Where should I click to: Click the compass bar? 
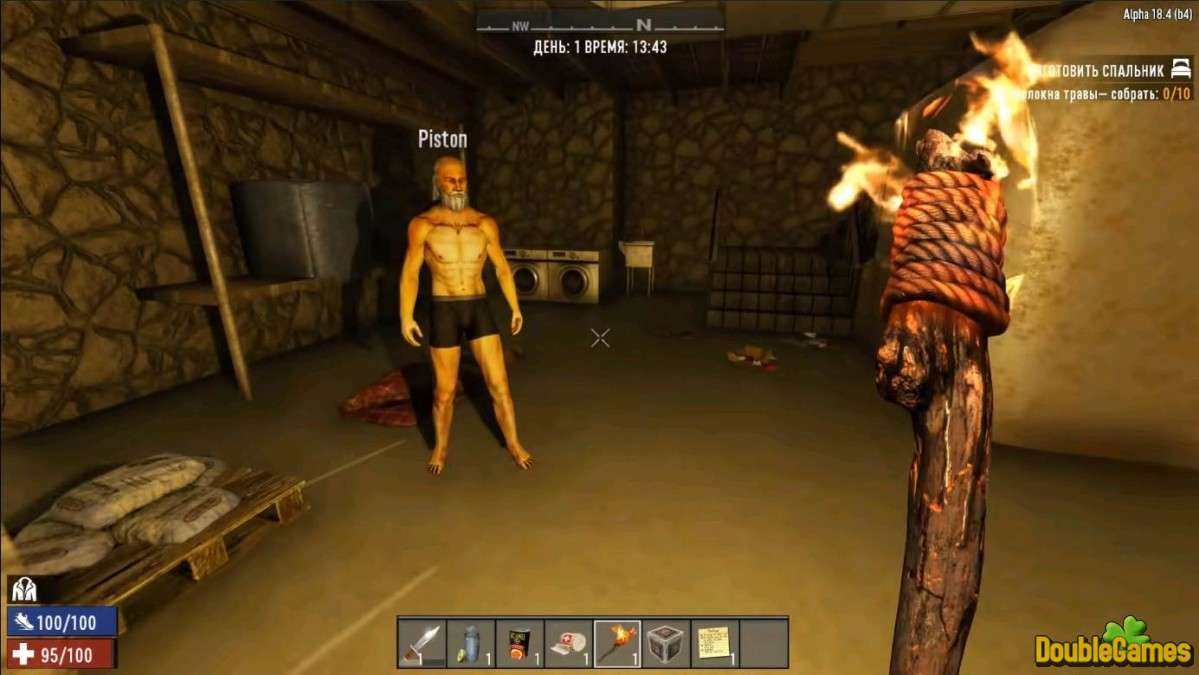coord(599,24)
